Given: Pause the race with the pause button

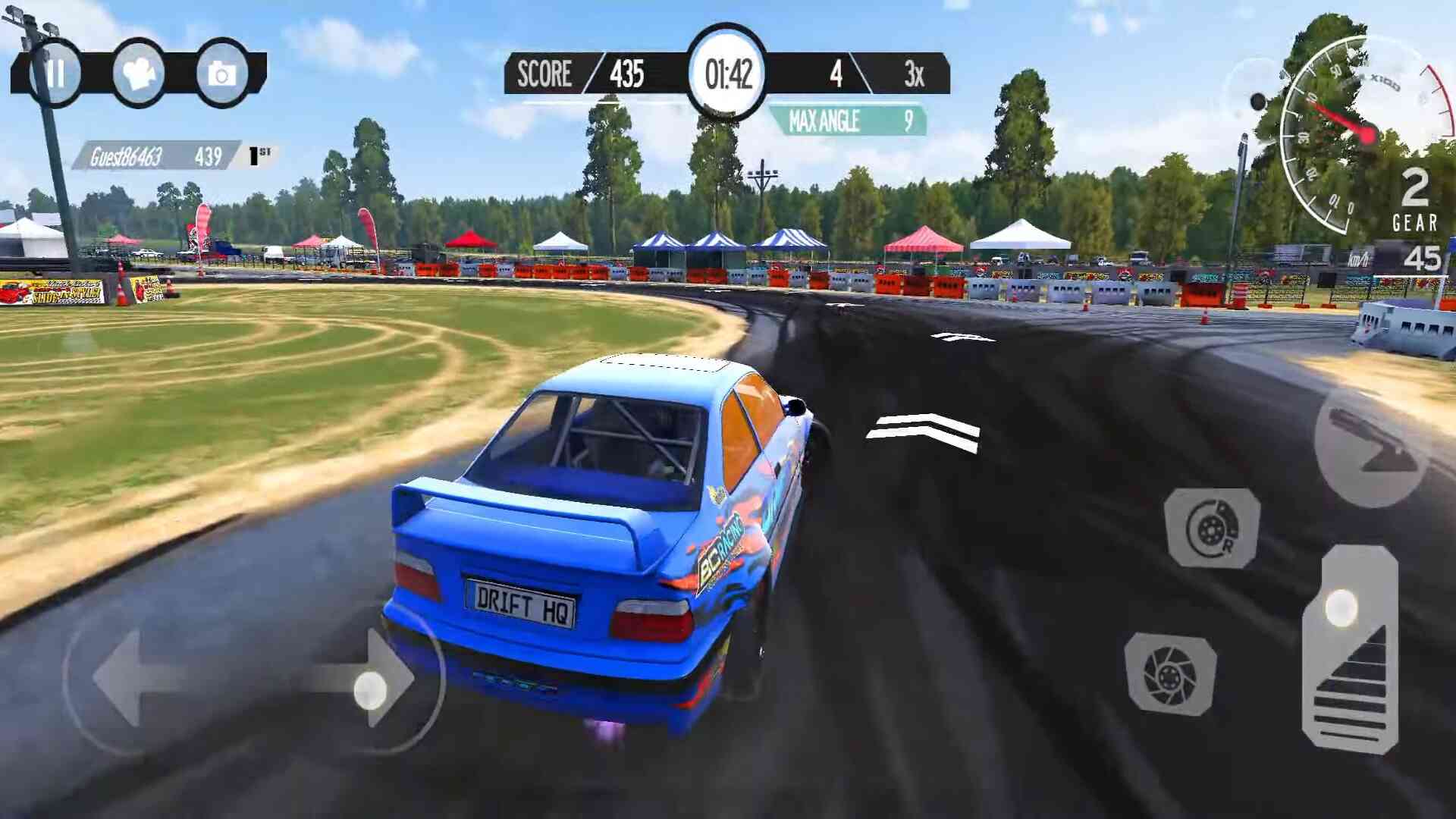Looking at the screenshot, I should point(55,74).
